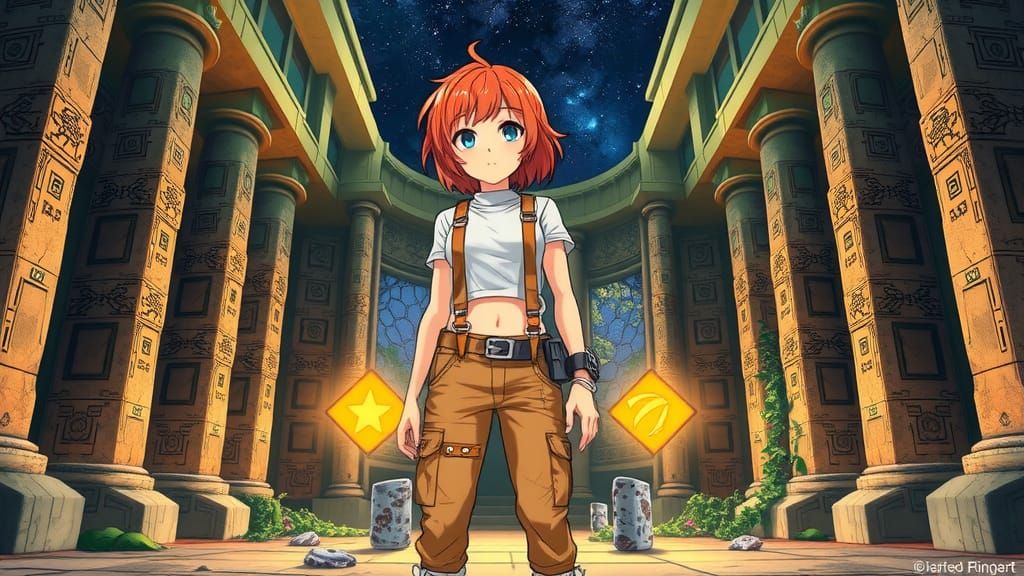Select the yellow star diamond icon

366,411
